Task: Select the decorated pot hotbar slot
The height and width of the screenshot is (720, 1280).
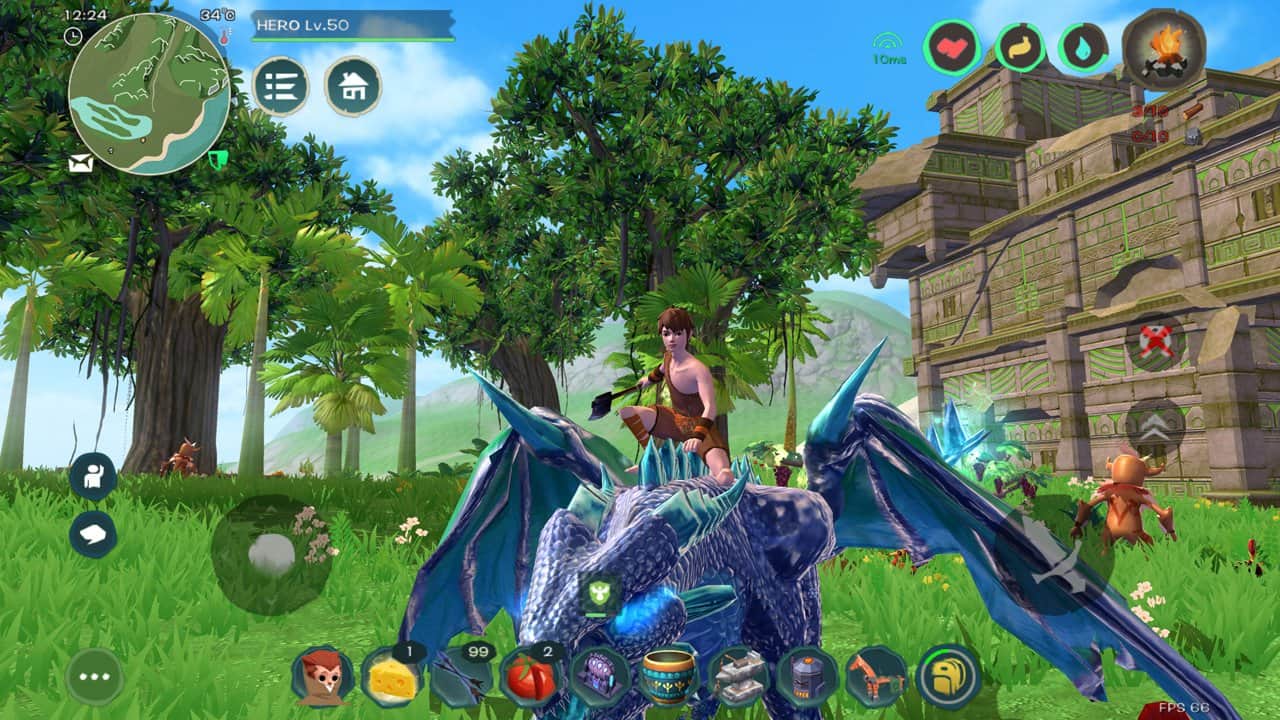Action: coord(669,677)
